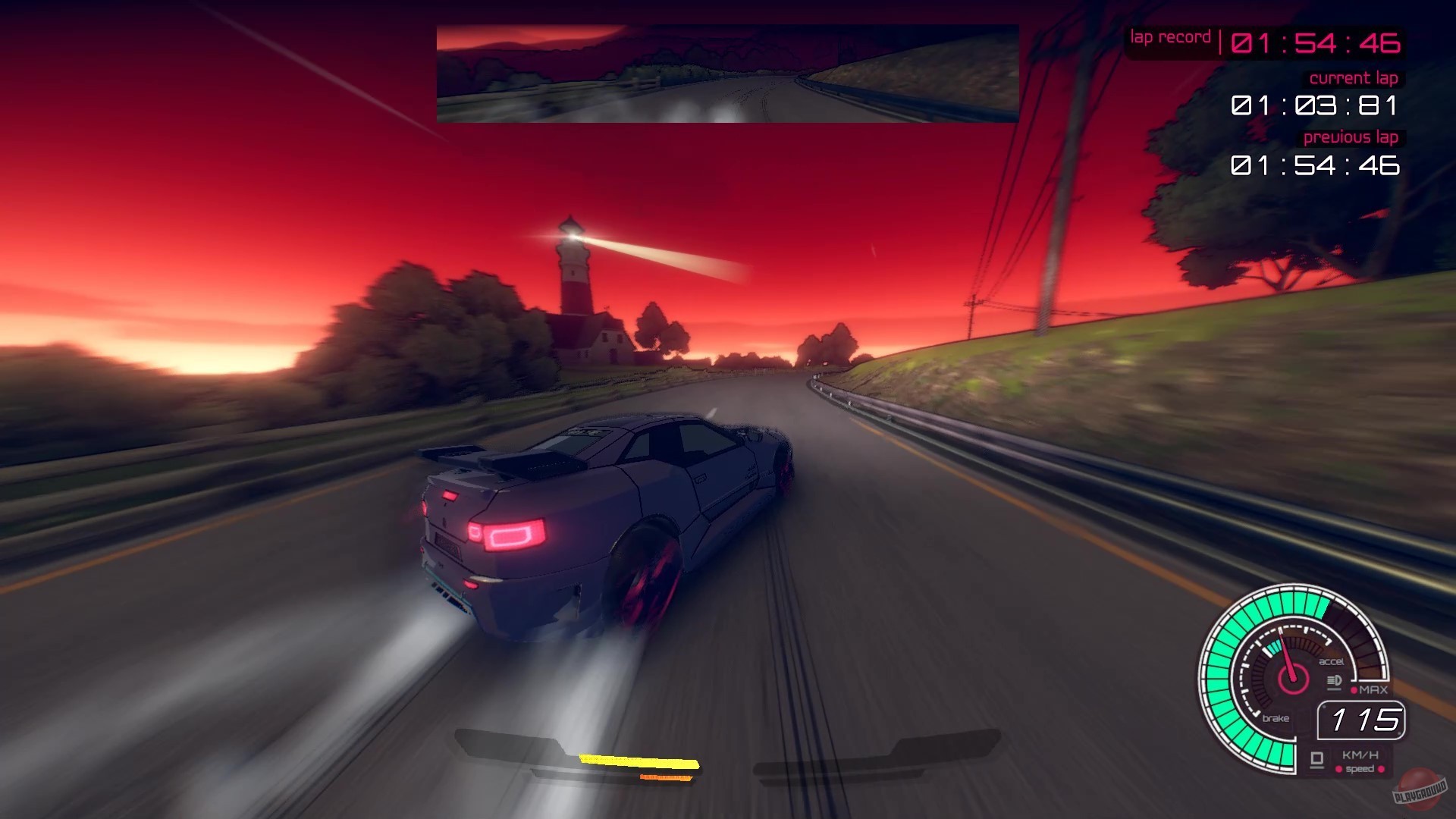The height and width of the screenshot is (819, 1456).
Task: Toggle the left speed indicator dot
Action: 1338,770
